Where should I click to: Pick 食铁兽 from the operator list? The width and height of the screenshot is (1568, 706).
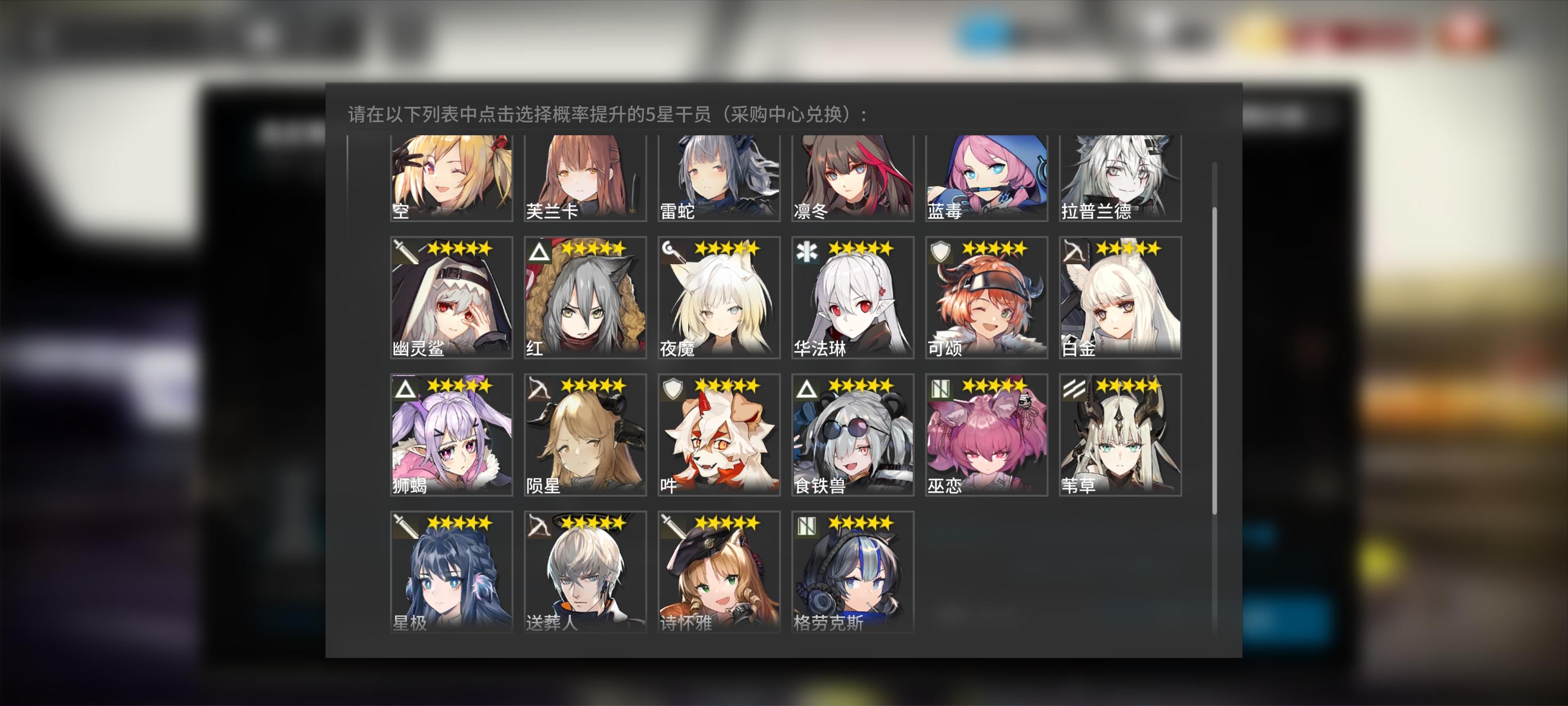point(852,435)
